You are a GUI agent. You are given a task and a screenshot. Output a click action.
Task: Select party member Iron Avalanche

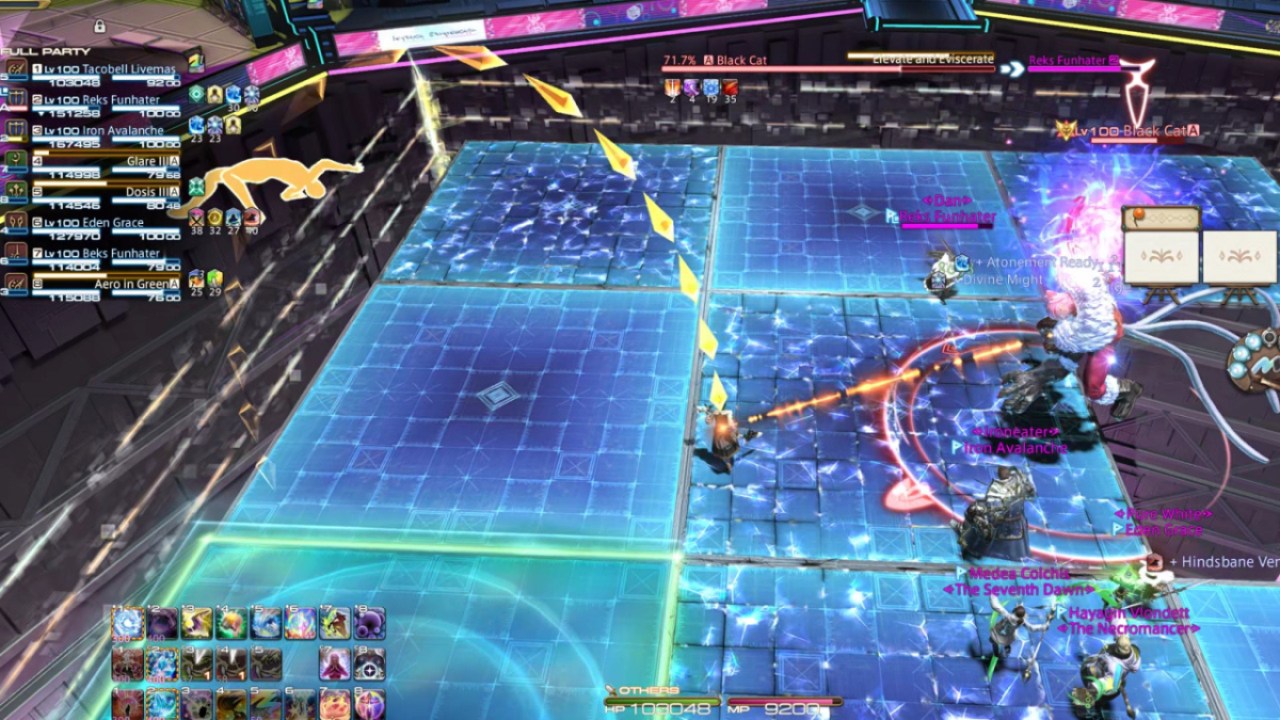[123, 130]
